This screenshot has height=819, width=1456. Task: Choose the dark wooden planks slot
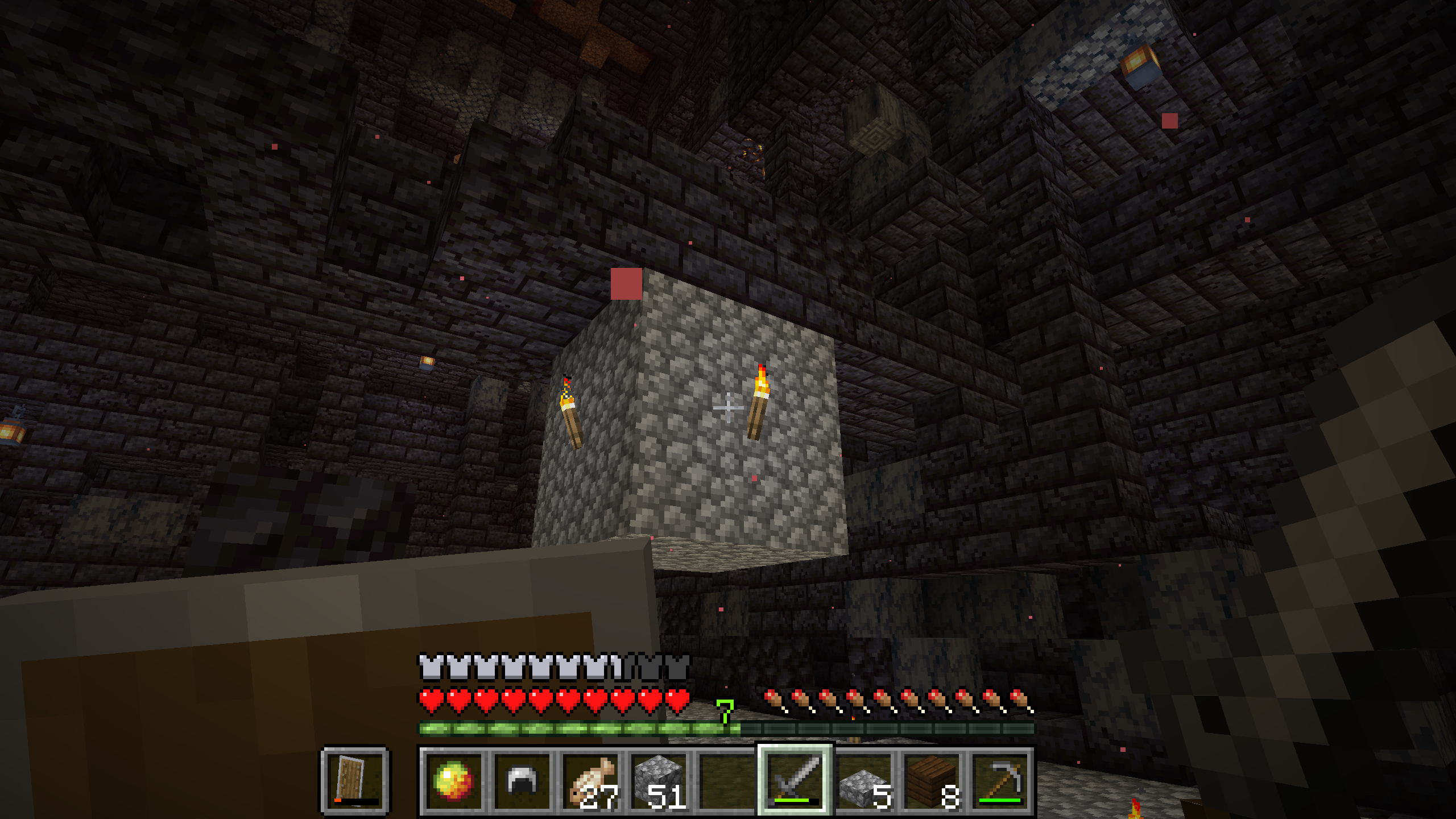click(x=931, y=780)
